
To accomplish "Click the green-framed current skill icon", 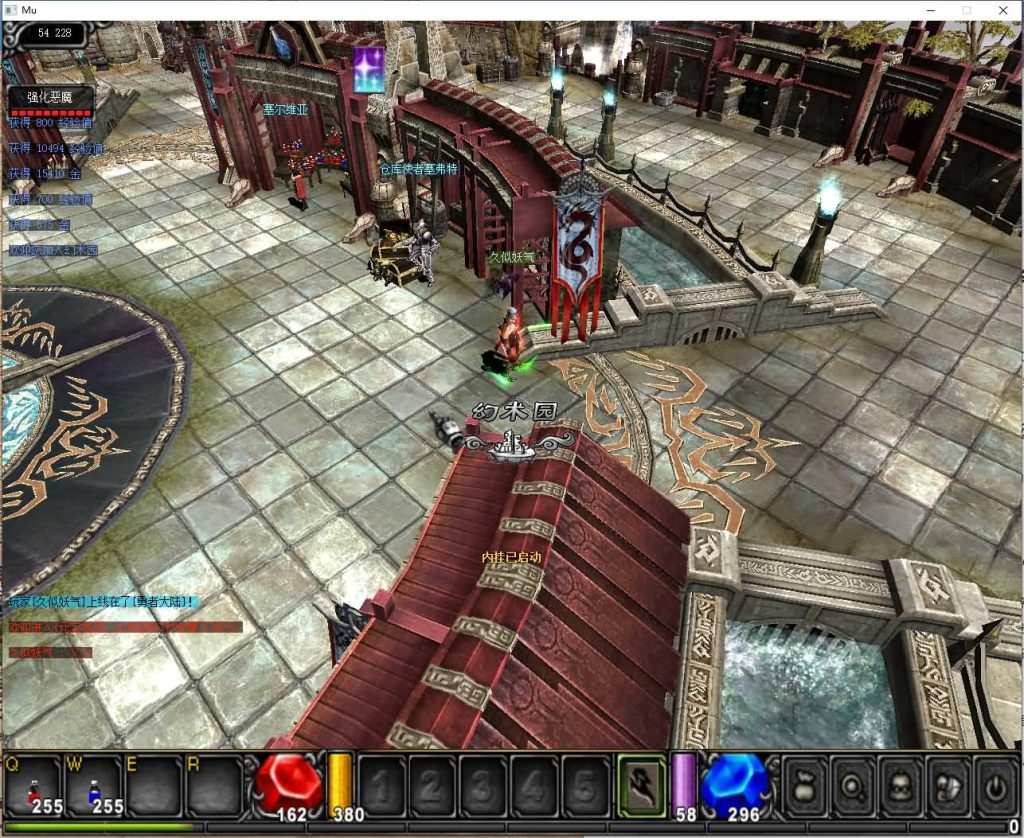I will click(x=641, y=784).
